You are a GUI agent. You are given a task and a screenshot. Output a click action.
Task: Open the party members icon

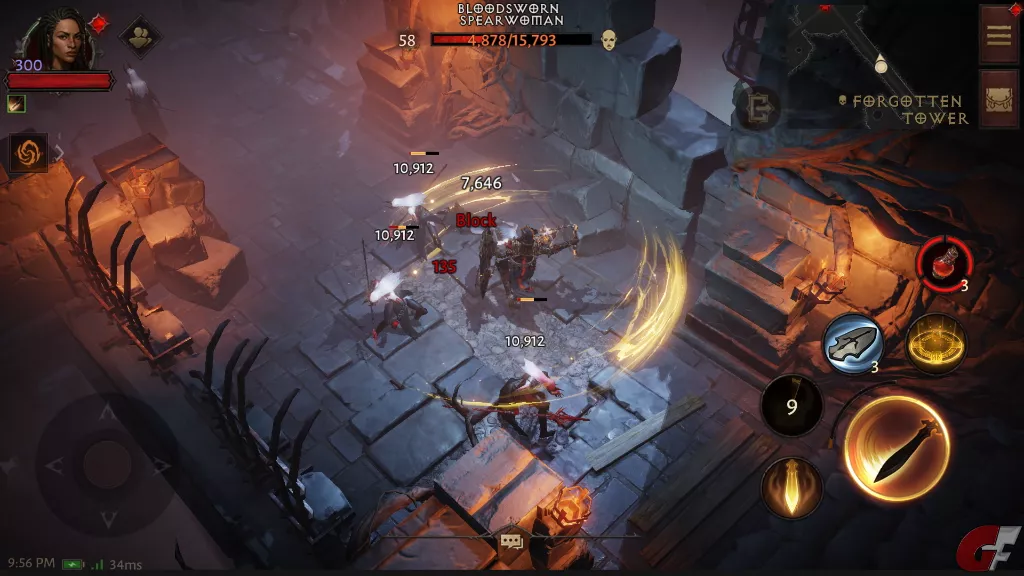click(x=139, y=37)
